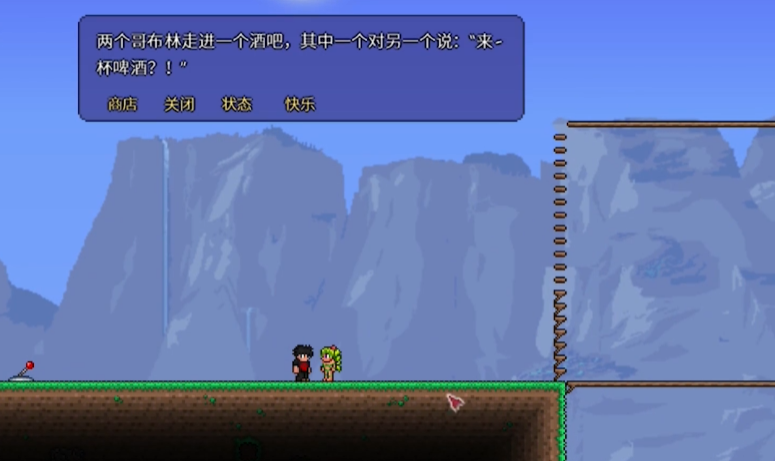The image size is (775, 461).
Task: Select the 状态 dialogue option
Action: 237,104
